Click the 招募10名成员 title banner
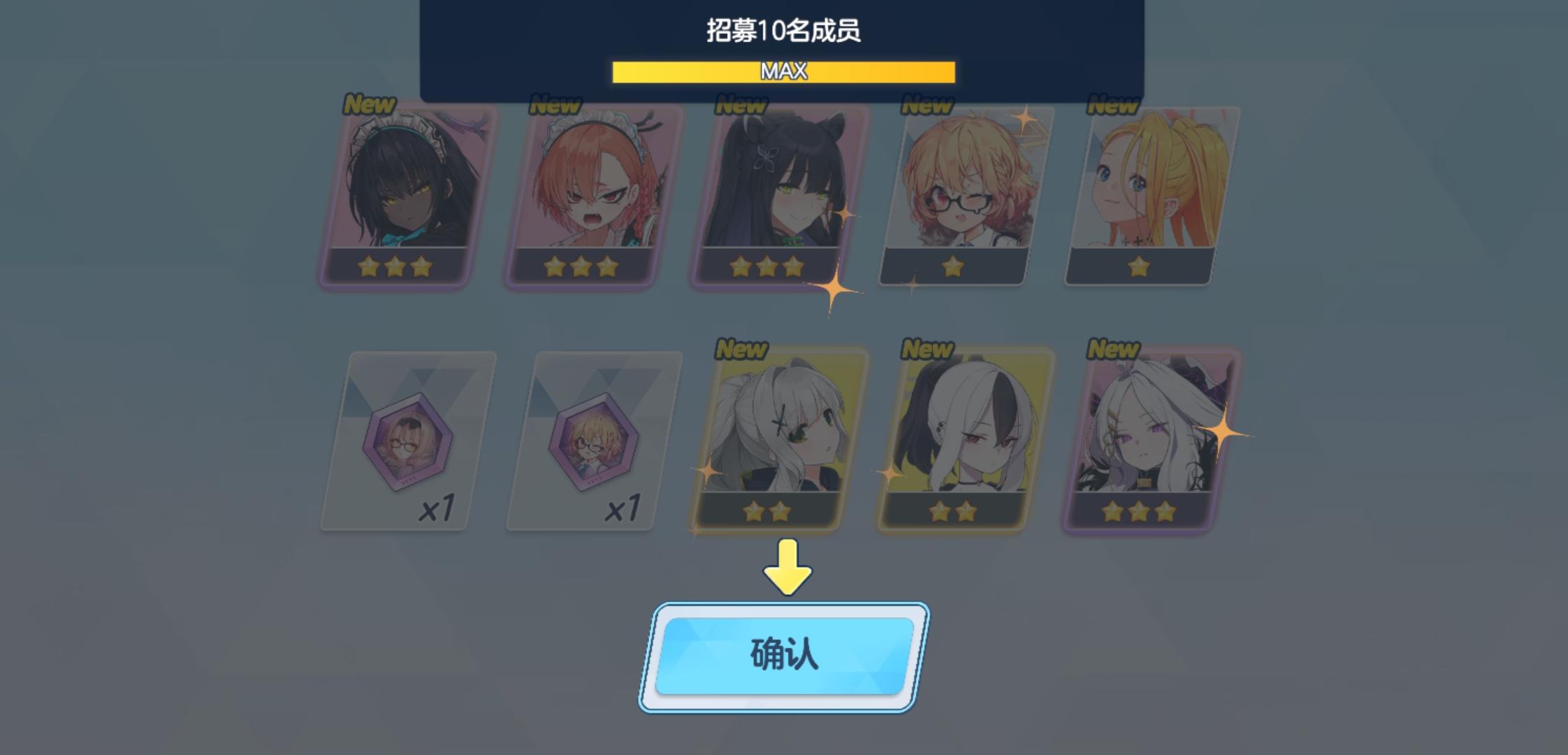The width and height of the screenshot is (1568, 755). click(784, 31)
